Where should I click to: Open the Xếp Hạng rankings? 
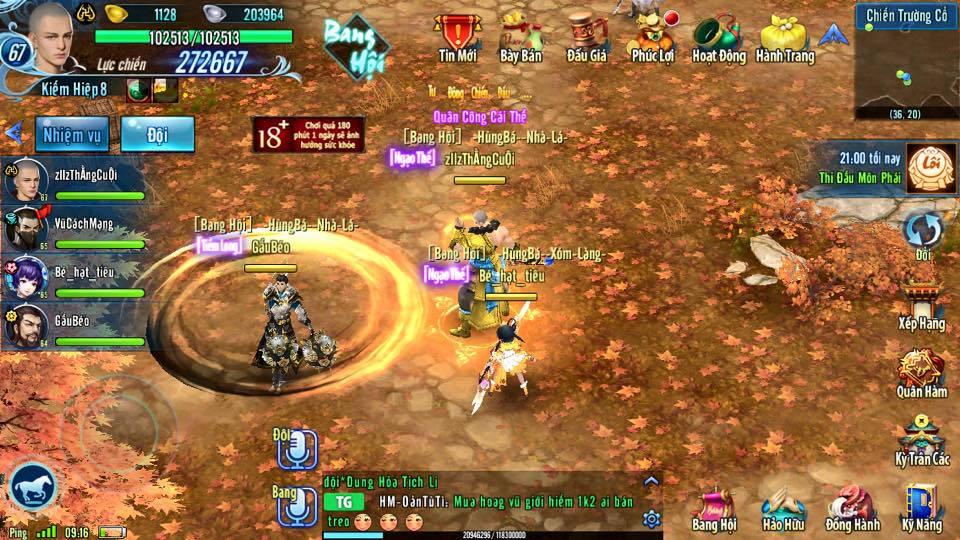[921, 305]
